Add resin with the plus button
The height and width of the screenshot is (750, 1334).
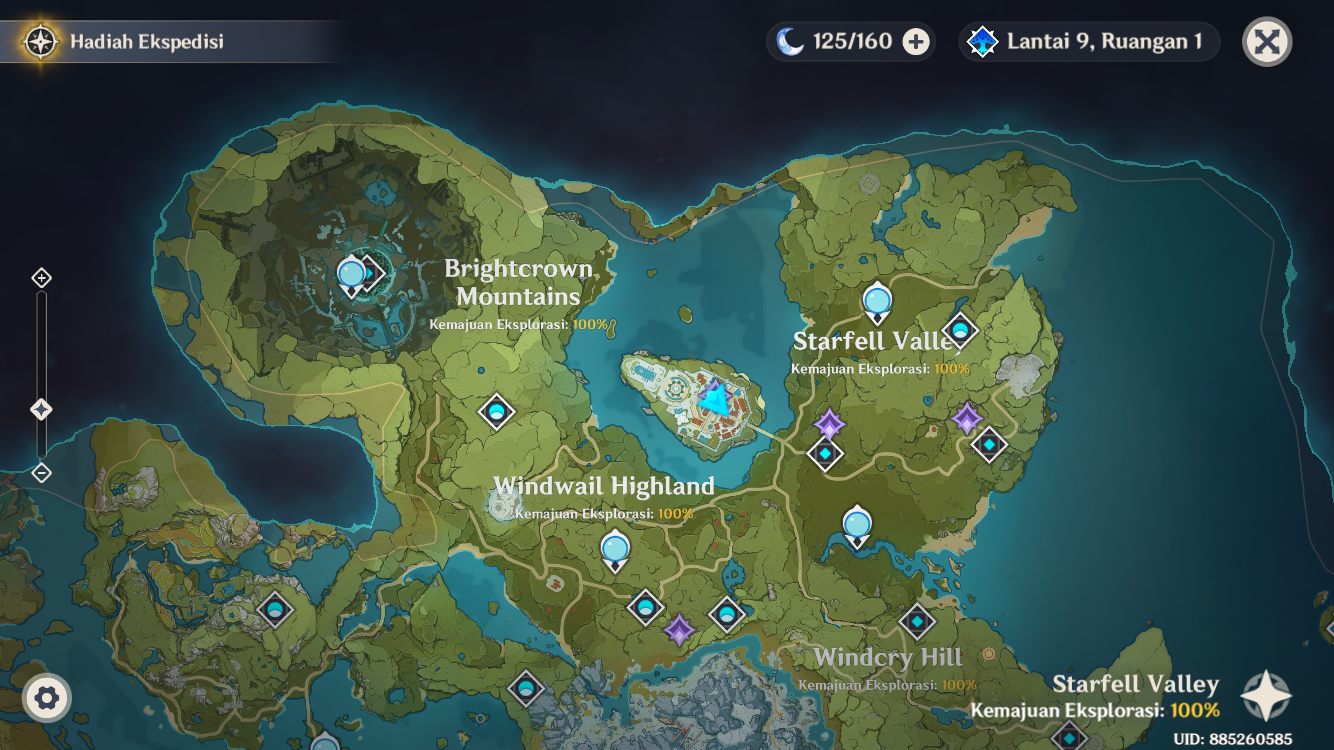click(915, 42)
